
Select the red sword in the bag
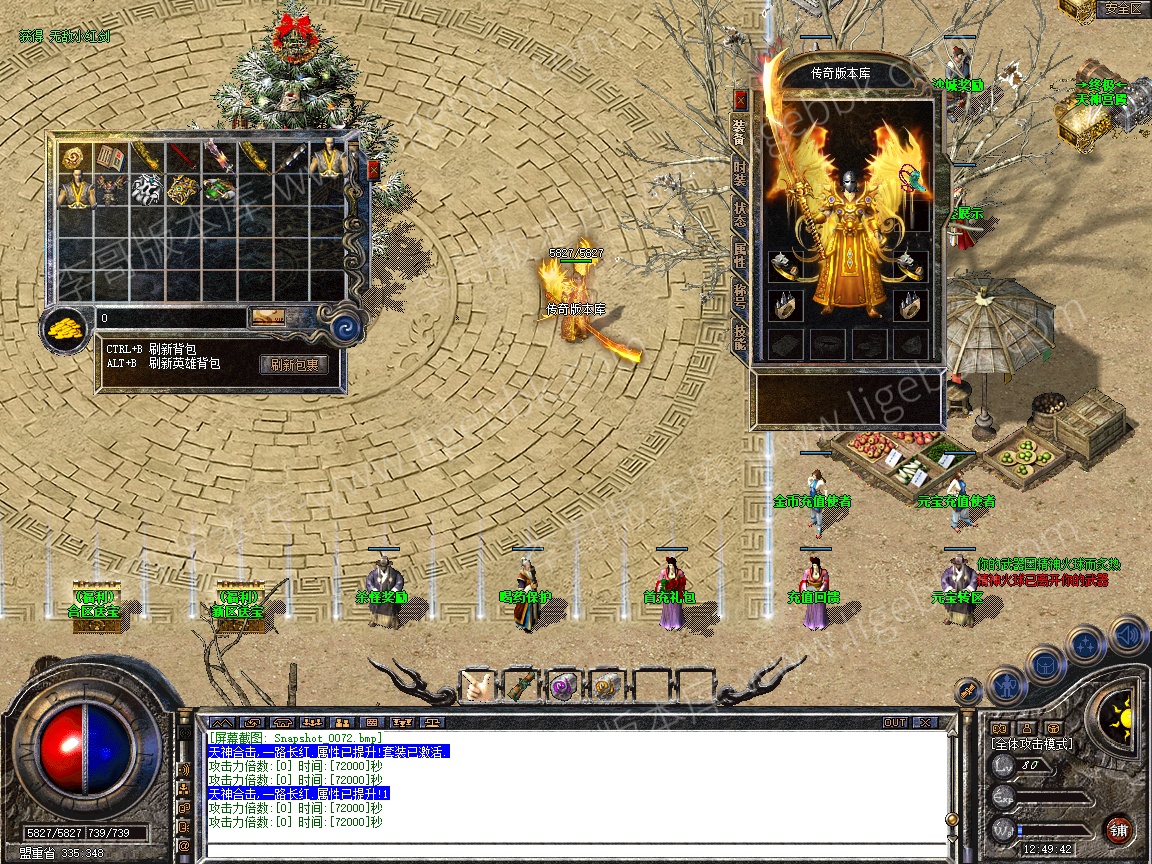pyautogui.click(x=182, y=155)
